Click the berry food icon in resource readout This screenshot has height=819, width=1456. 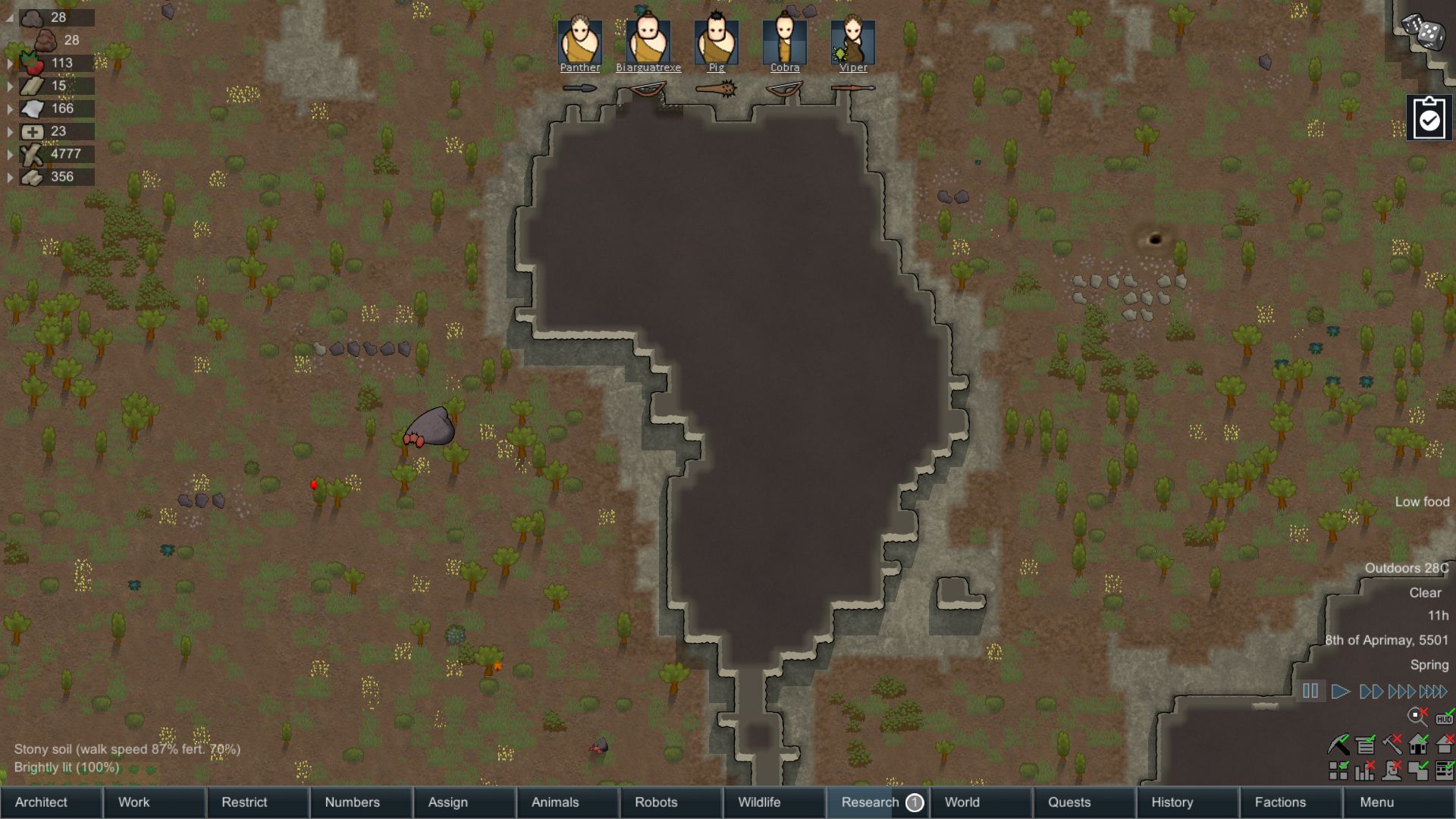(x=32, y=63)
